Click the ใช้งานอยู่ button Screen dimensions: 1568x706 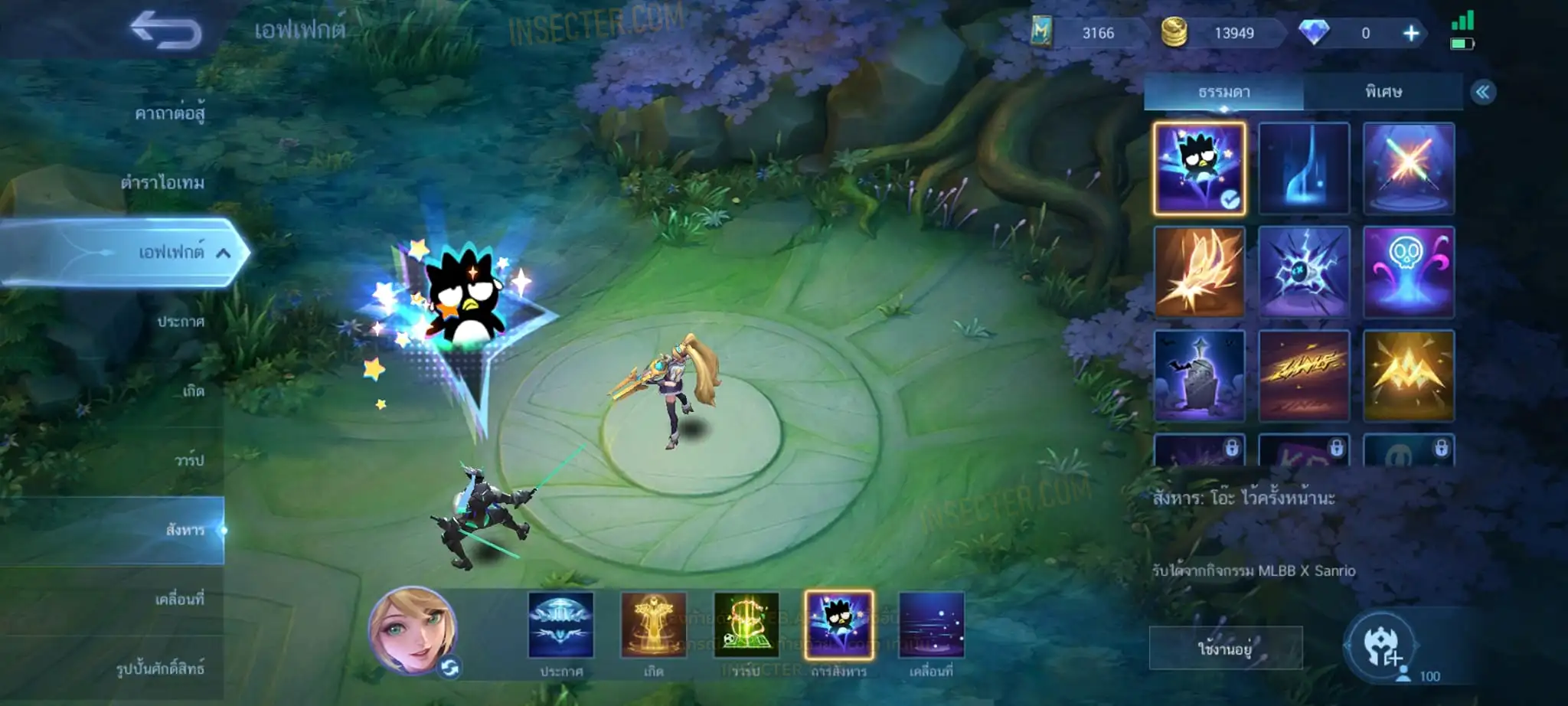pyautogui.click(x=1225, y=649)
